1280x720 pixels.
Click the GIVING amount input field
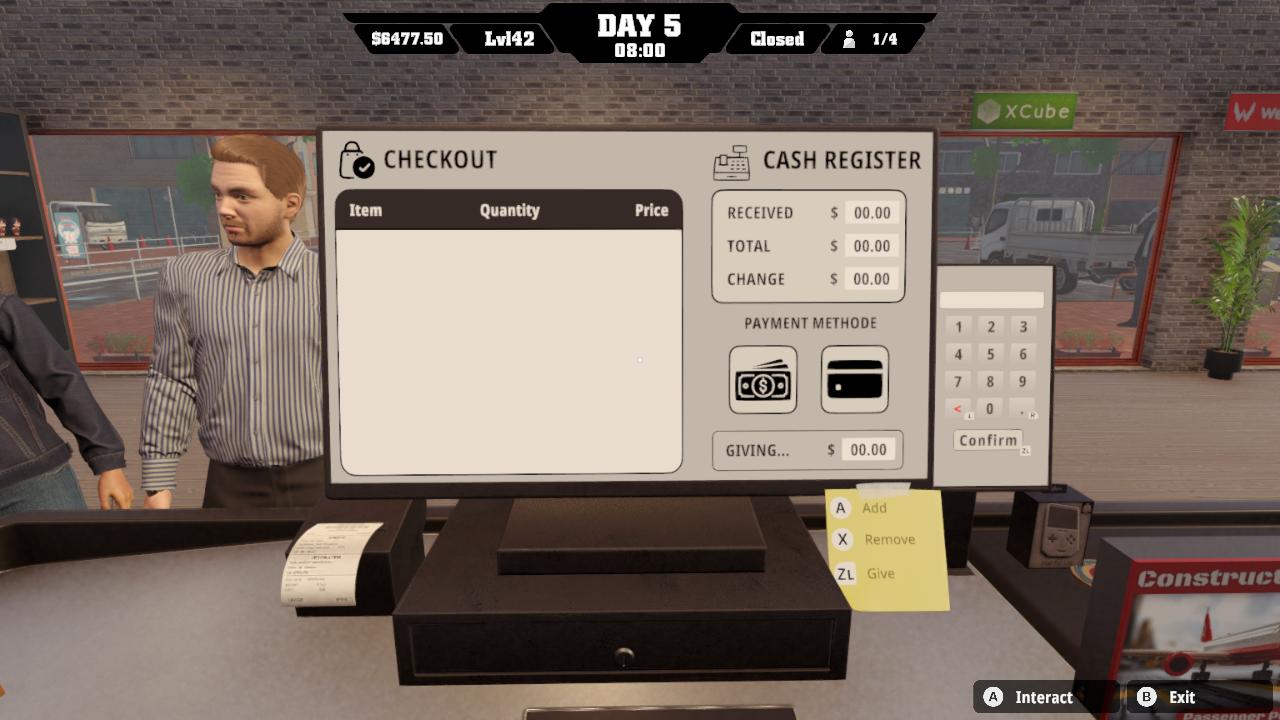pos(866,449)
